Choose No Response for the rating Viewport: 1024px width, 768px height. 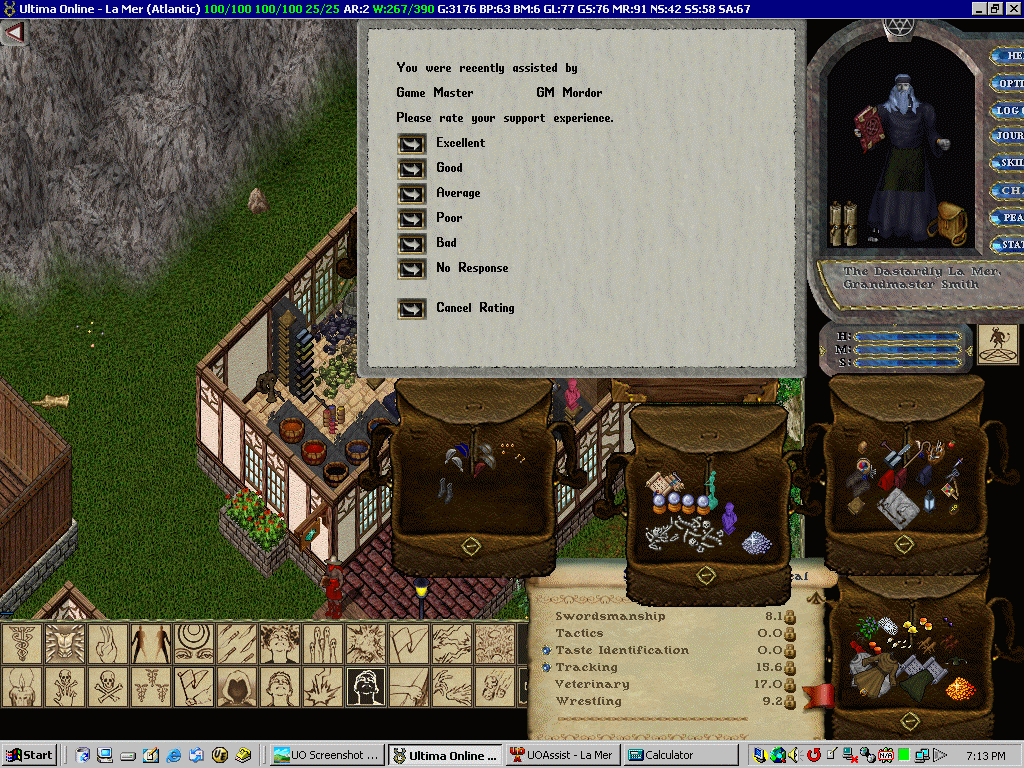click(411, 269)
